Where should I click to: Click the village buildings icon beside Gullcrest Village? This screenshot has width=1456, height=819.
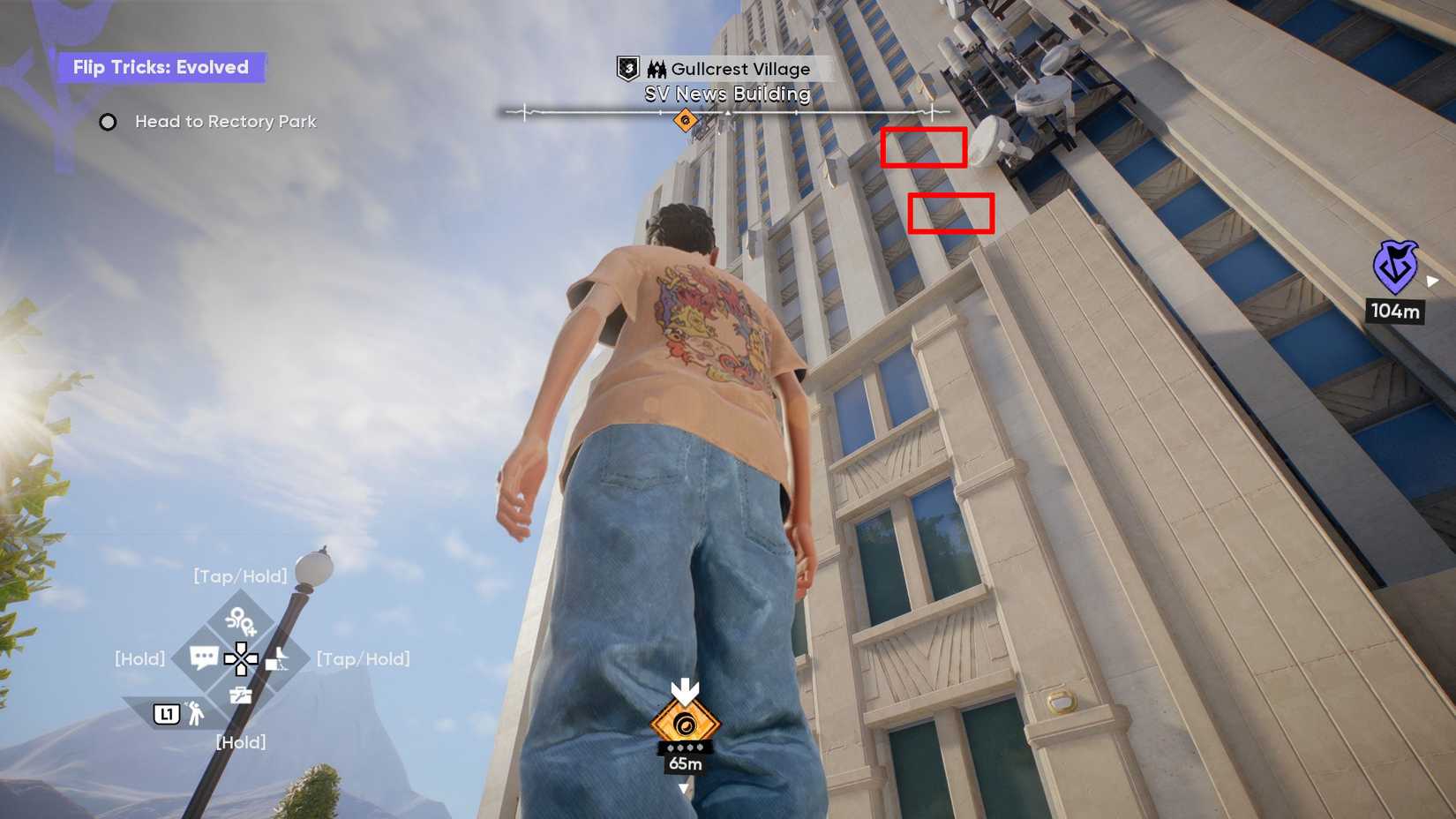tap(657, 68)
